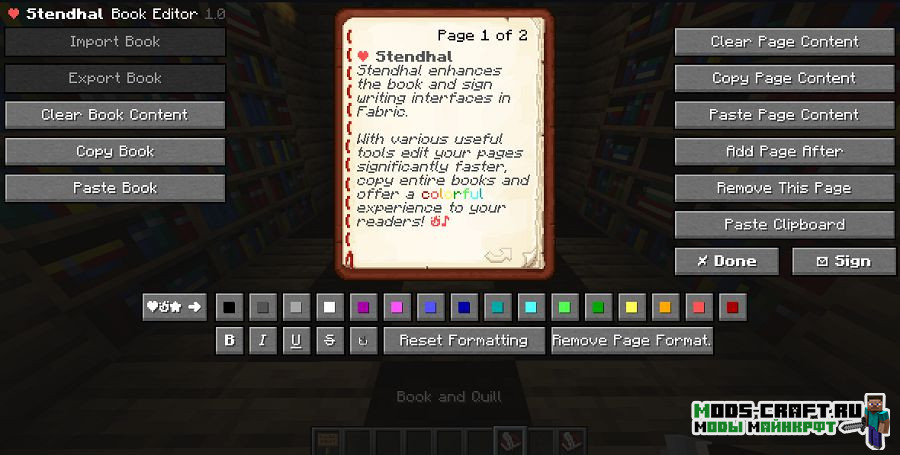Clear the current page content
Viewport: 900px width, 455px height.
pos(784,42)
